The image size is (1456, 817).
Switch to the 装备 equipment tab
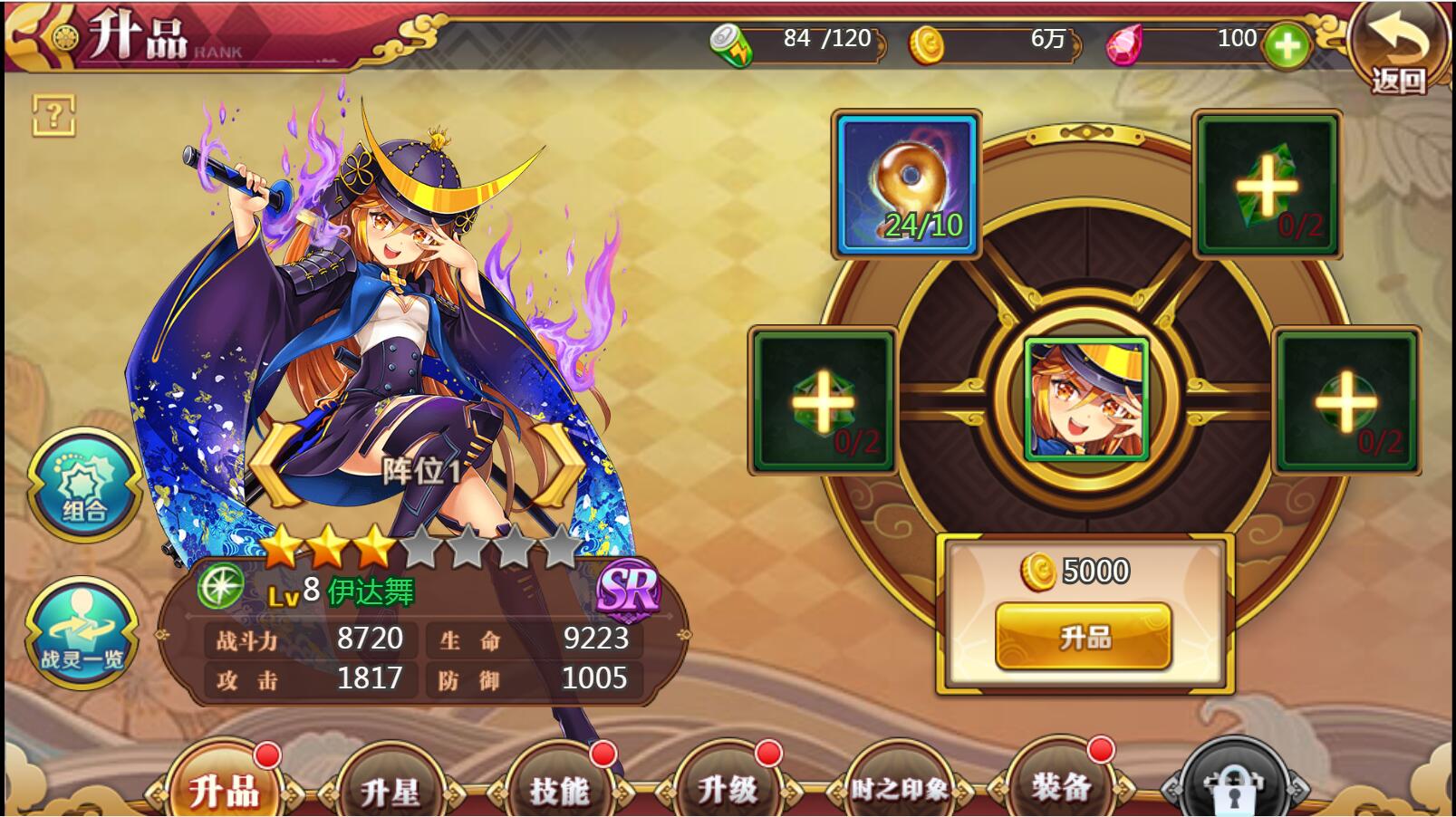[1061, 786]
